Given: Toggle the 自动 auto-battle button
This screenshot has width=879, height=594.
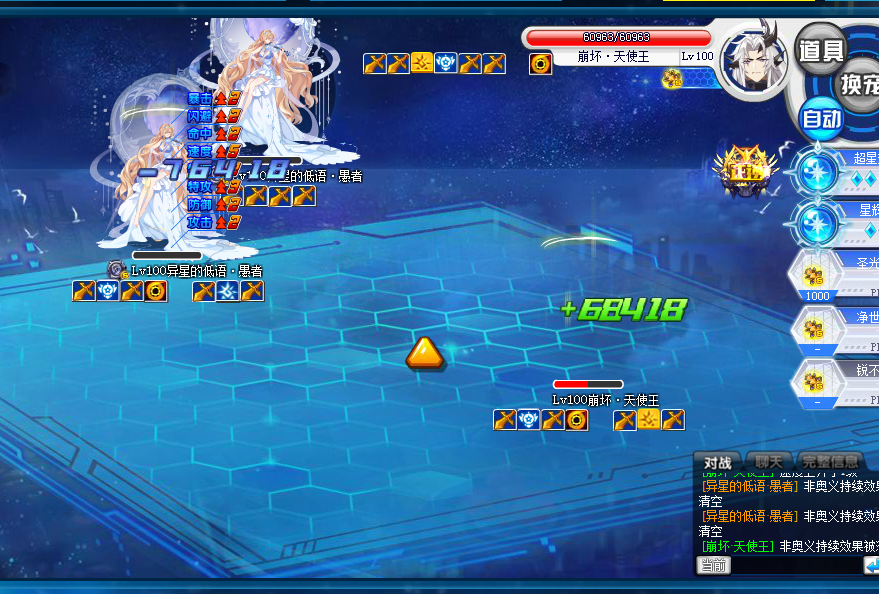Looking at the screenshot, I should [822, 120].
